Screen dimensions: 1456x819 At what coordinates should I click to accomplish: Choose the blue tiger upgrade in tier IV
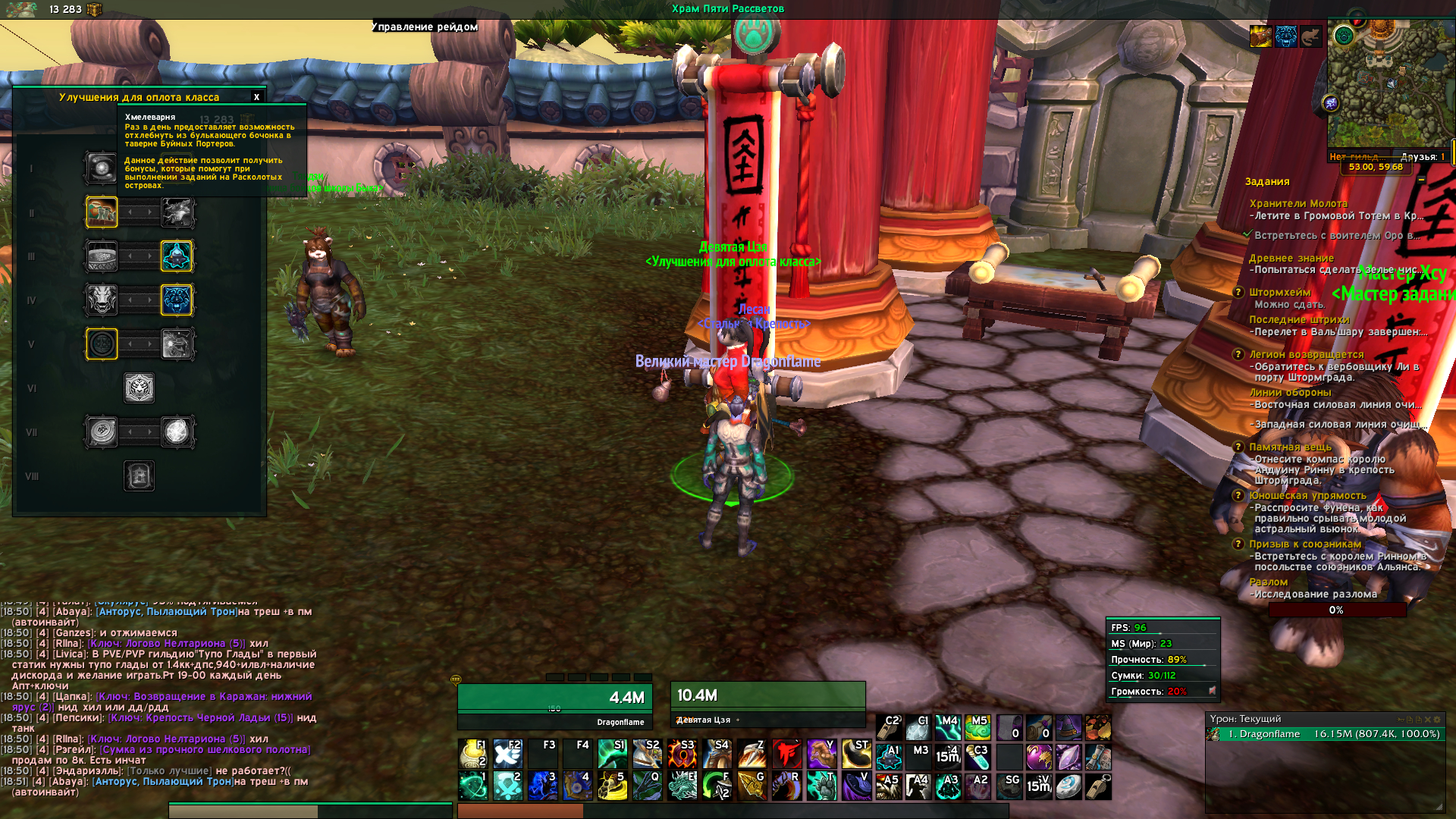point(177,300)
